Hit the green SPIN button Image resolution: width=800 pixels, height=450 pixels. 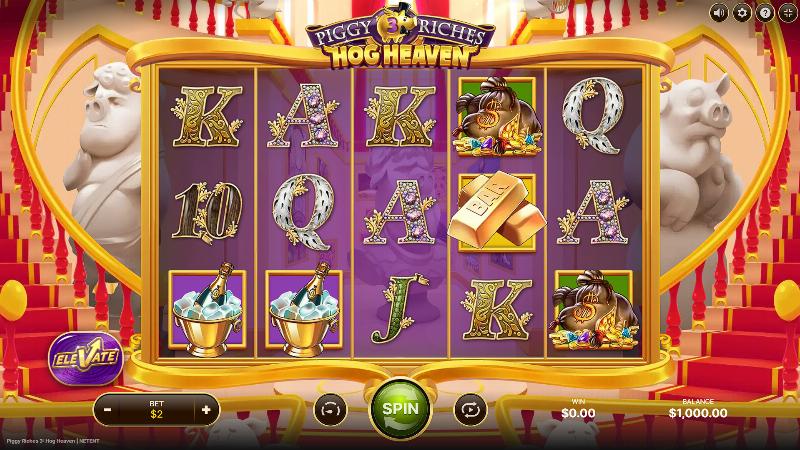pyautogui.click(x=400, y=408)
